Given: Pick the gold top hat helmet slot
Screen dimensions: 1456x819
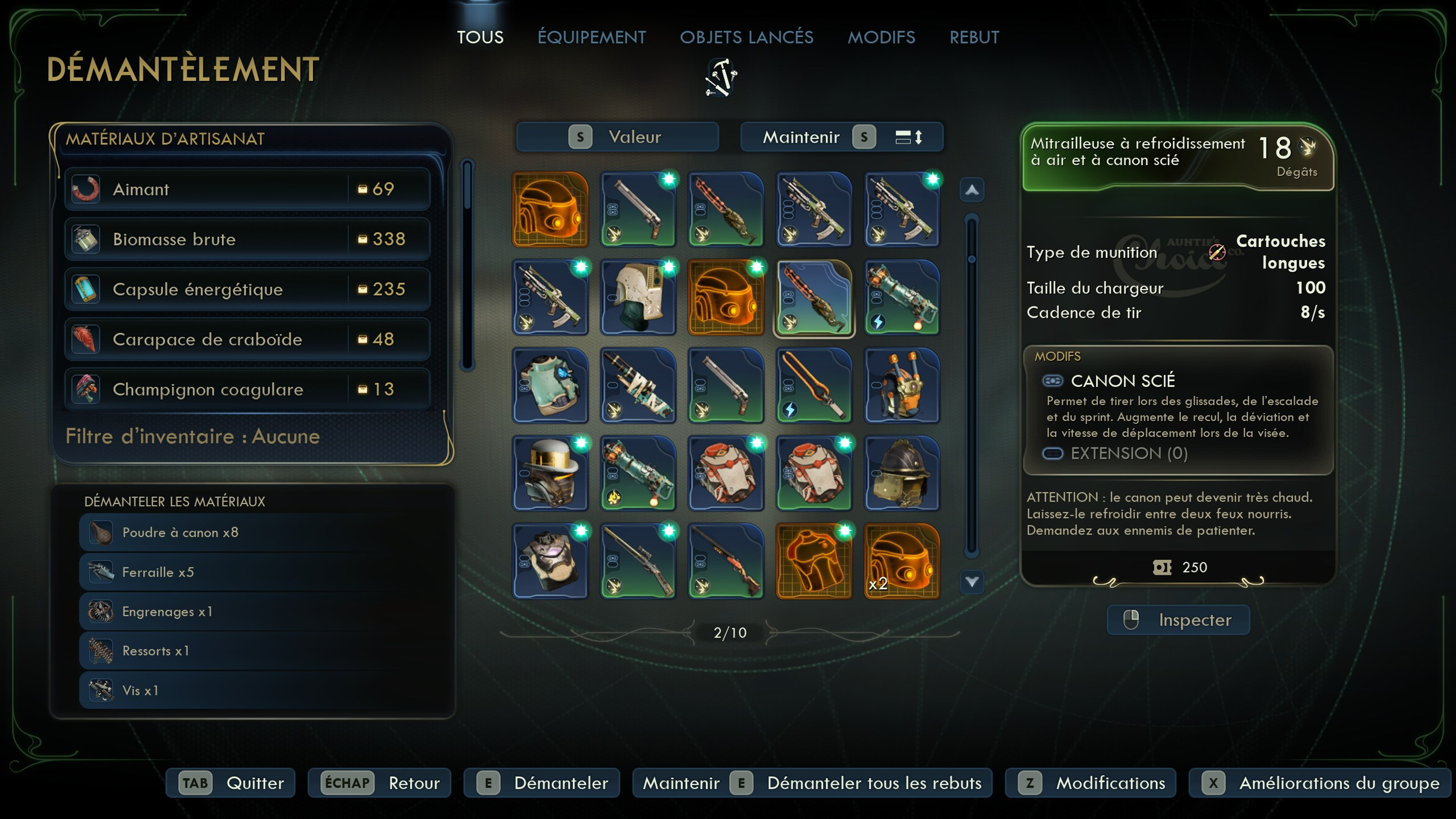Looking at the screenshot, I should 550,473.
